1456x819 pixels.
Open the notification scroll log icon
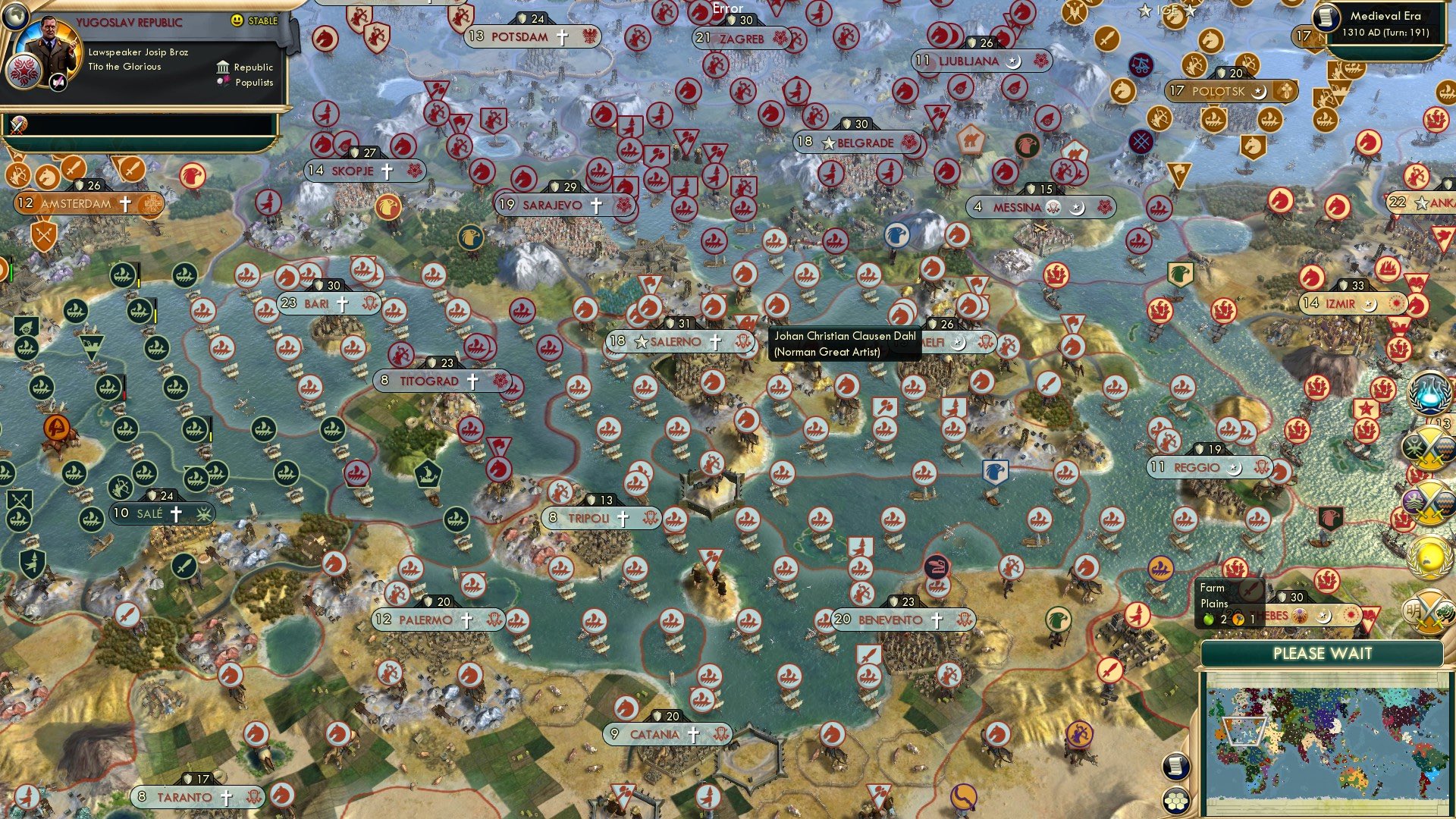pyautogui.click(x=1175, y=767)
